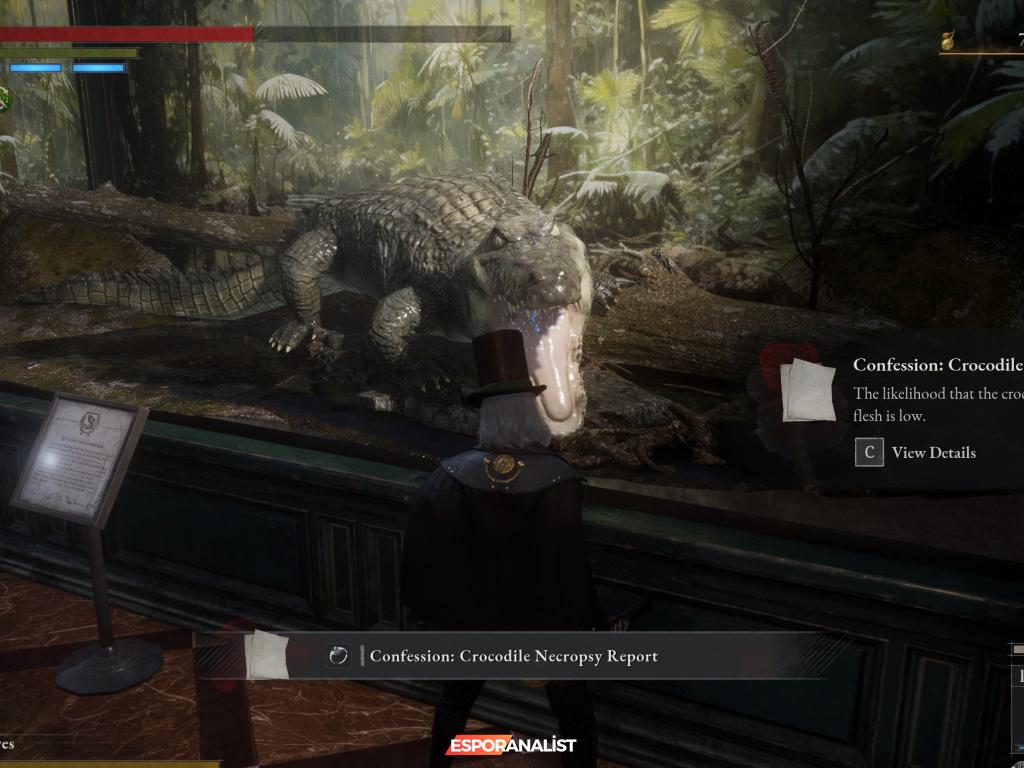The height and width of the screenshot is (768, 1024).
Task: Click the ESPORANALIST watermark logo
Action: pyautogui.click(x=511, y=745)
